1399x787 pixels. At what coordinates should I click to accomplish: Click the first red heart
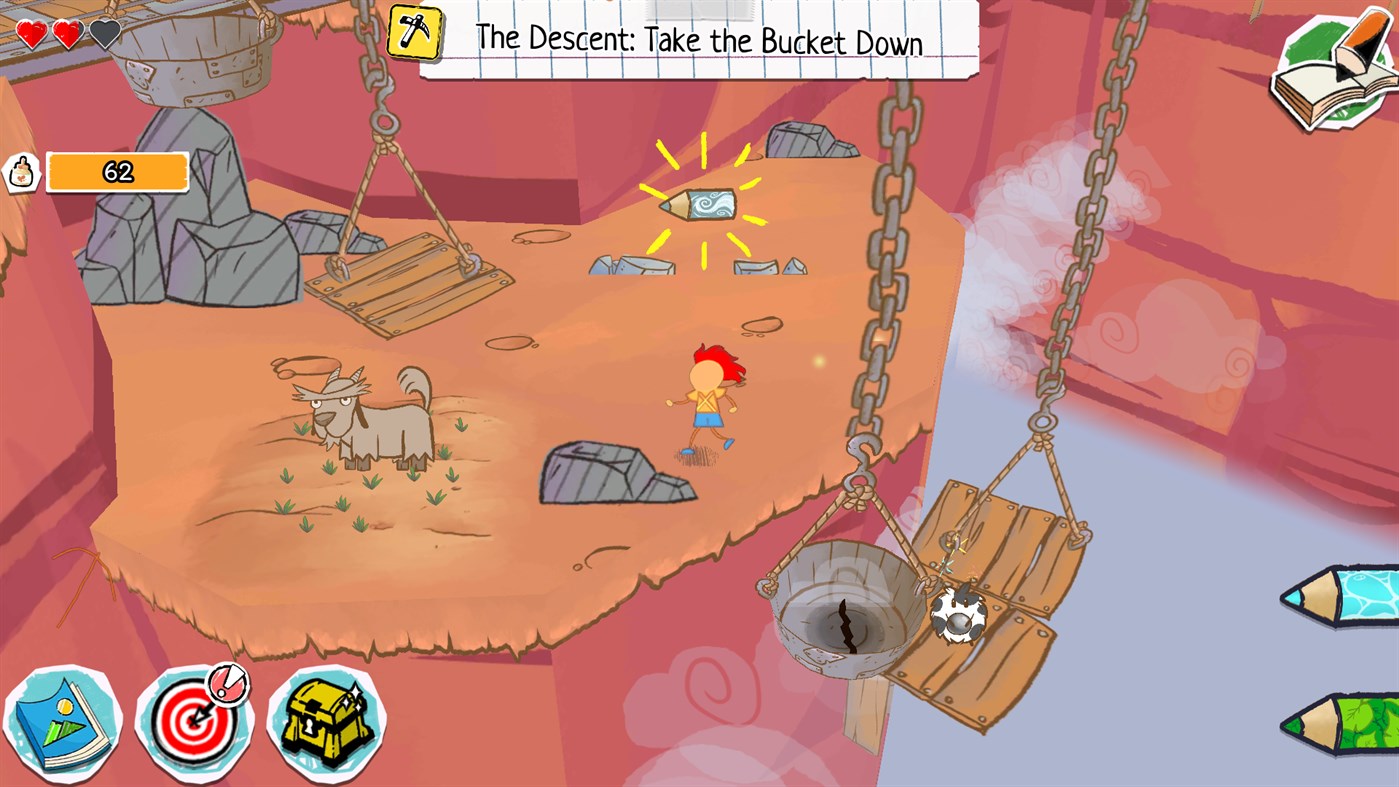click(x=30, y=32)
